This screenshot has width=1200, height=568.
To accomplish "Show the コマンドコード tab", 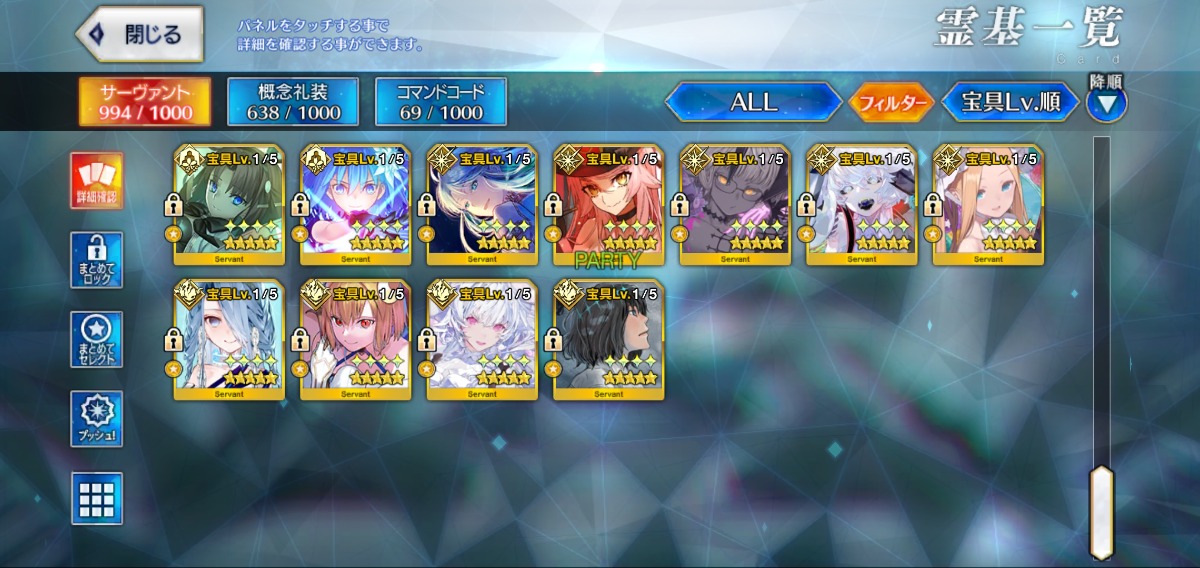I will (x=441, y=102).
